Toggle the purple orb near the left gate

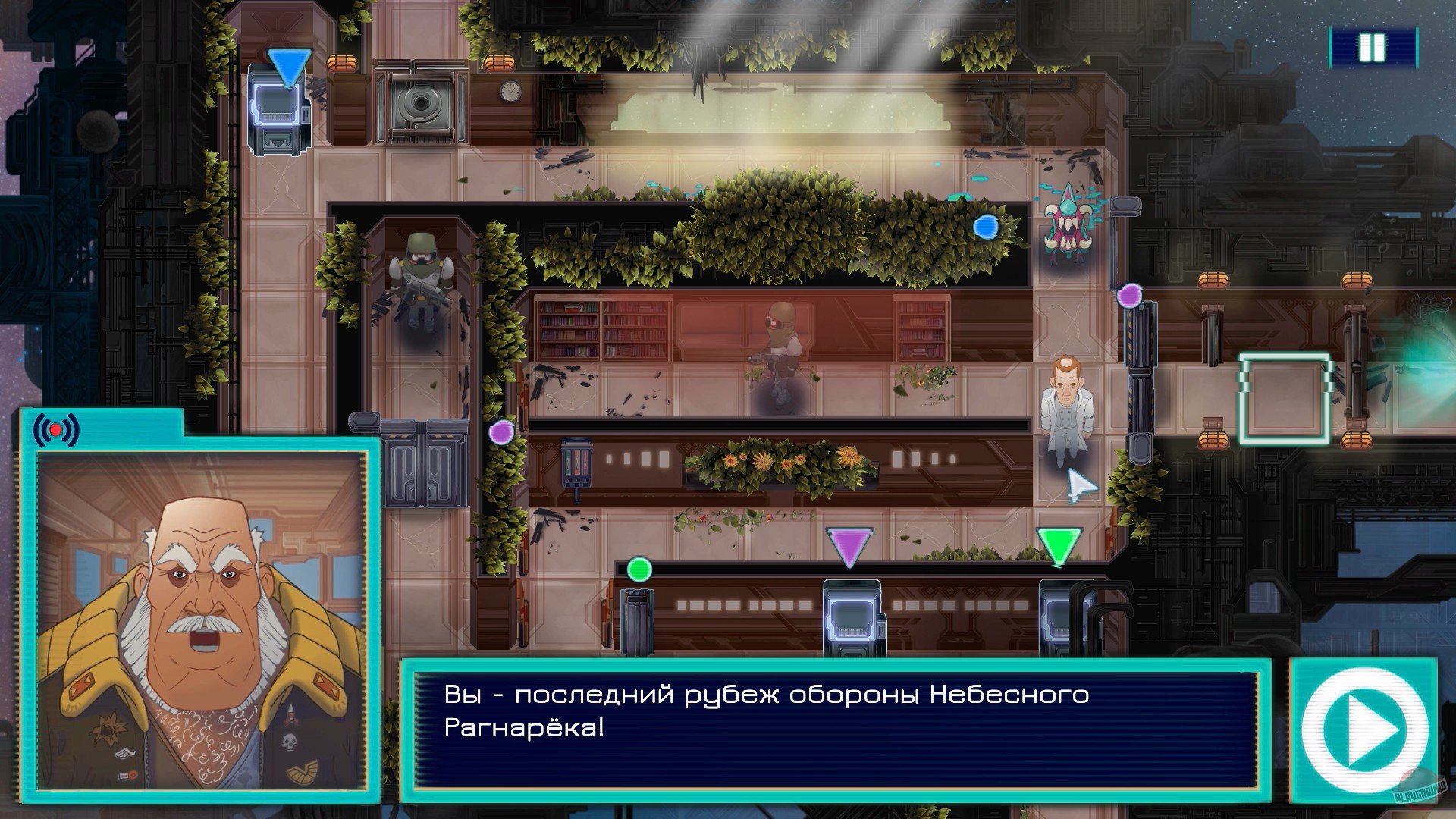(x=500, y=431)
